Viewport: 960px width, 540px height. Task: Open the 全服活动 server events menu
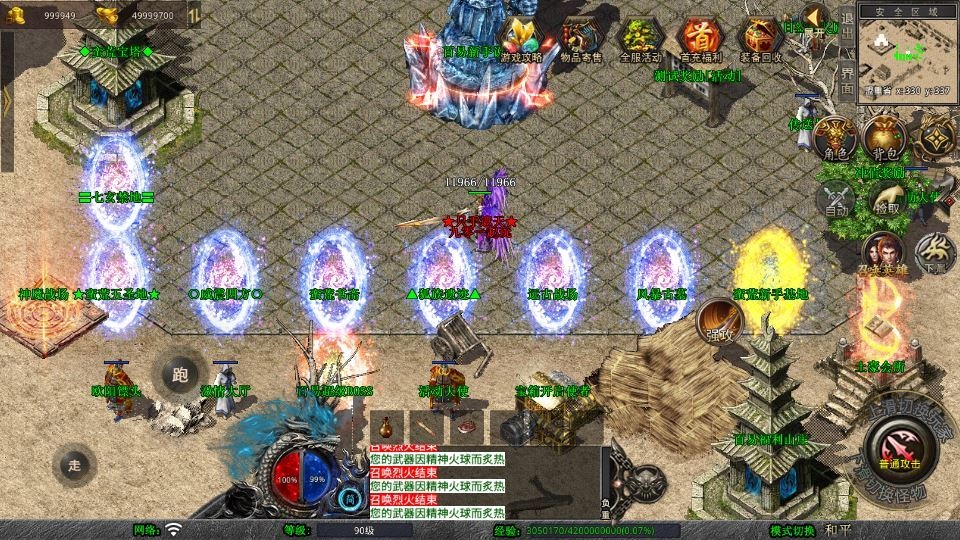642,40
